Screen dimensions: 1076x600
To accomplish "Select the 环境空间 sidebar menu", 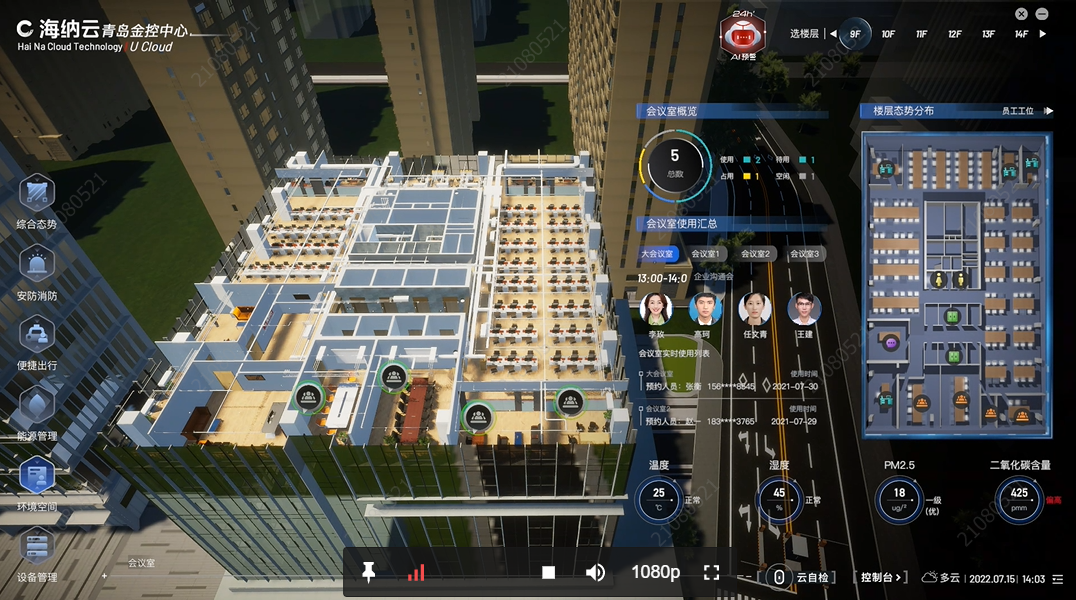I will point(37,478).
